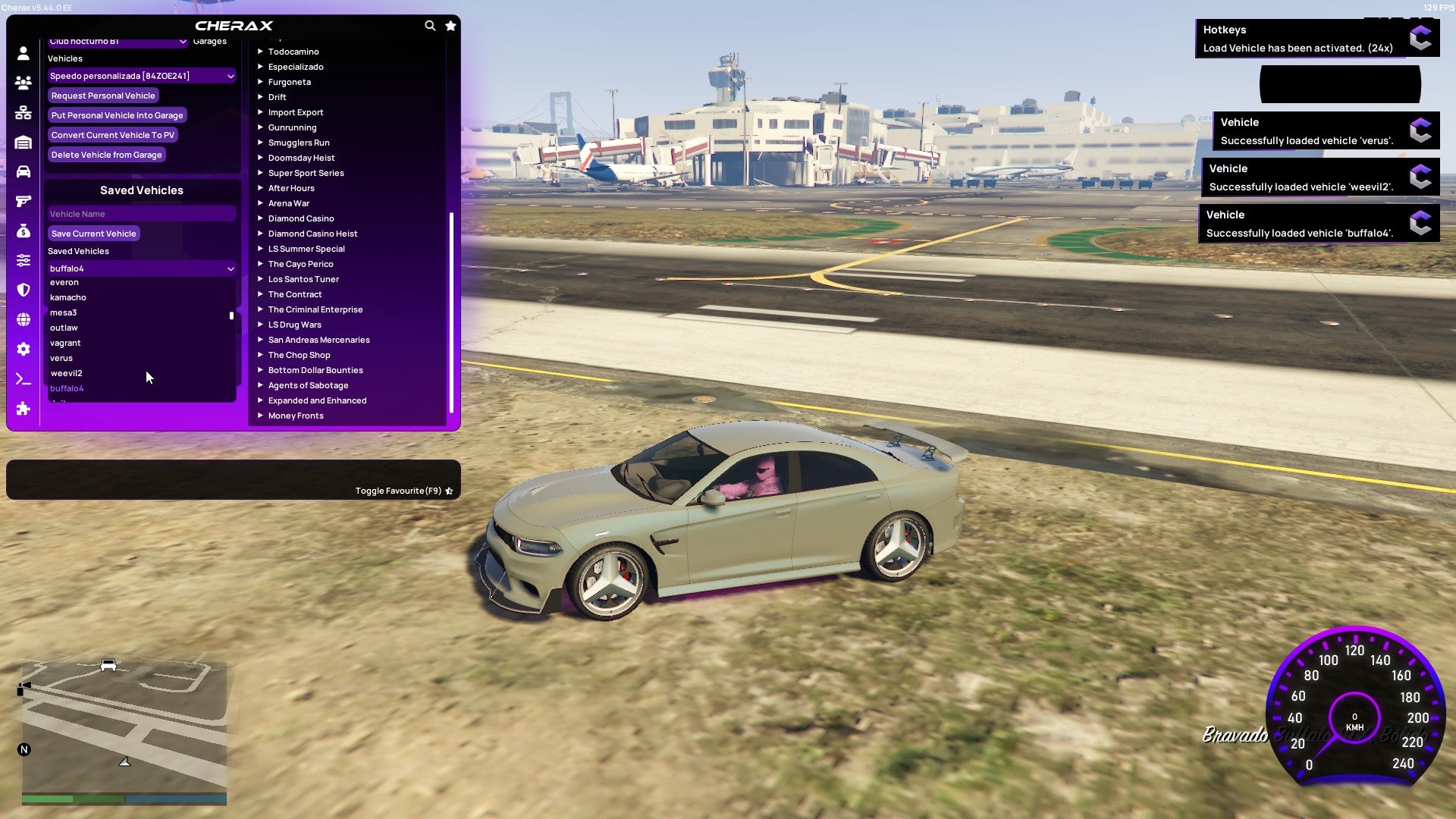The height and width of the screenshot is (819, 1456).
Task: Click Save Current Vehicle button
Action: point(93,233)
